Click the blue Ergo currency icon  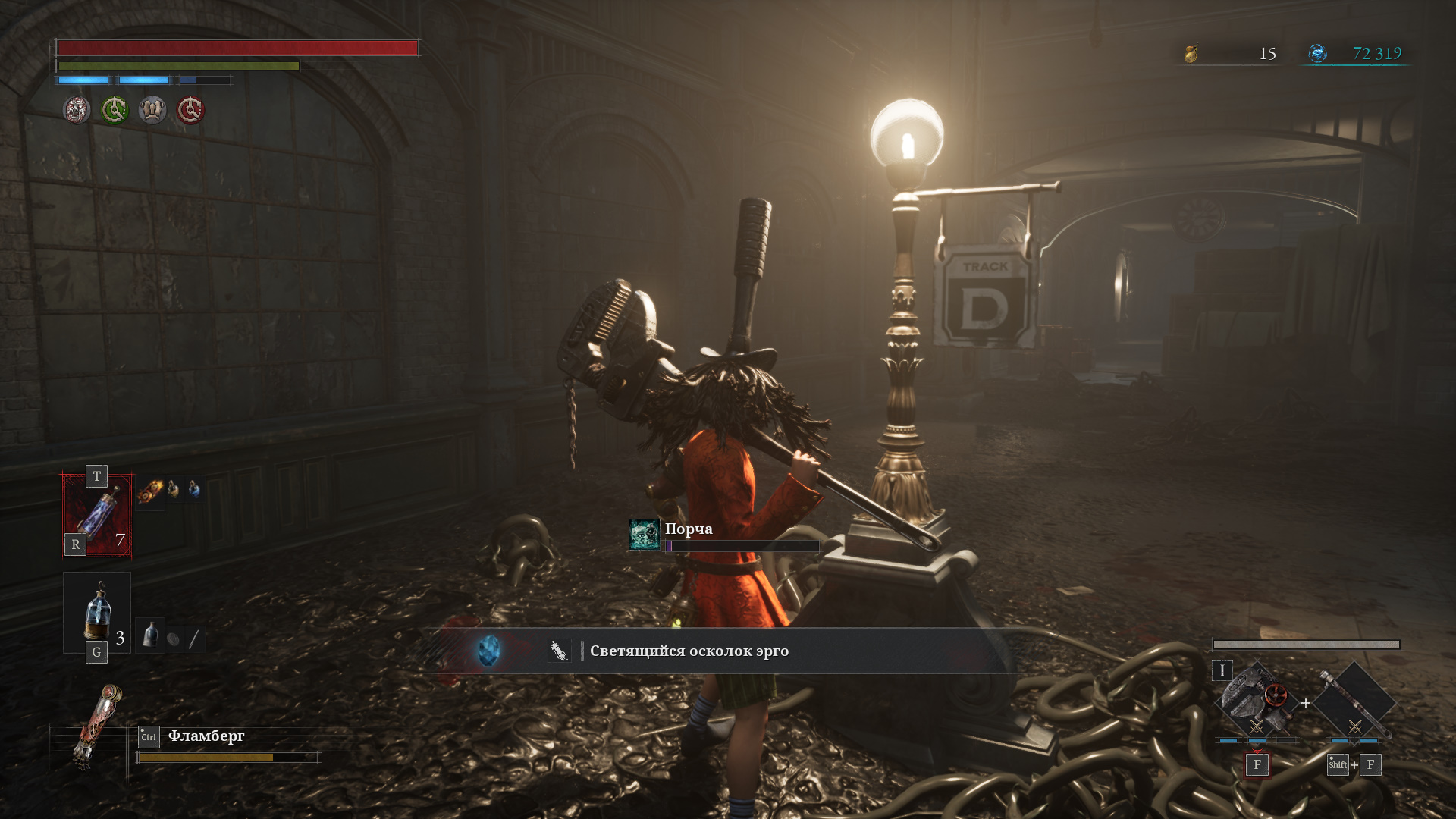pos(1318,54)
